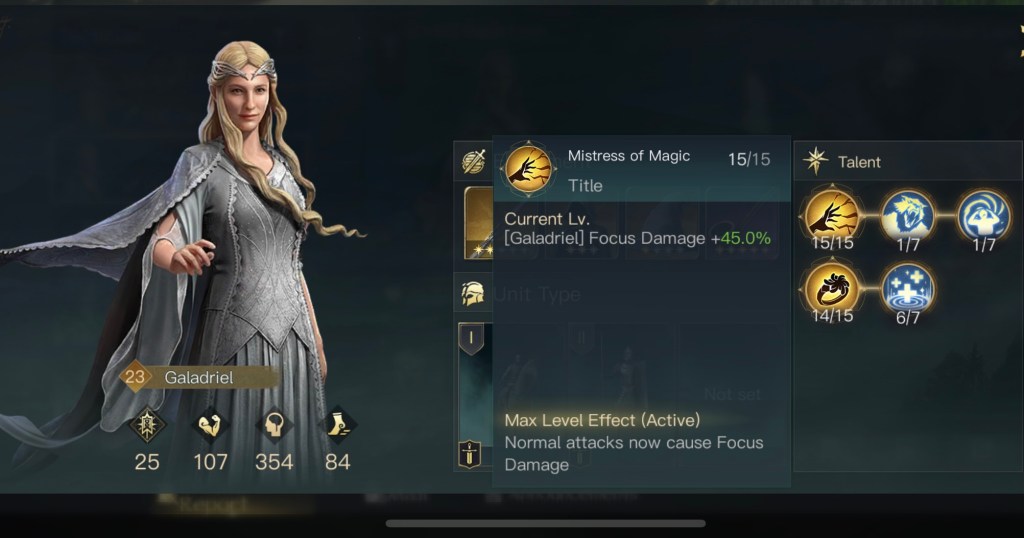Show the winged boot speed stat
The height and width of the screenshot is (538, 1024).
coord(338,426)
